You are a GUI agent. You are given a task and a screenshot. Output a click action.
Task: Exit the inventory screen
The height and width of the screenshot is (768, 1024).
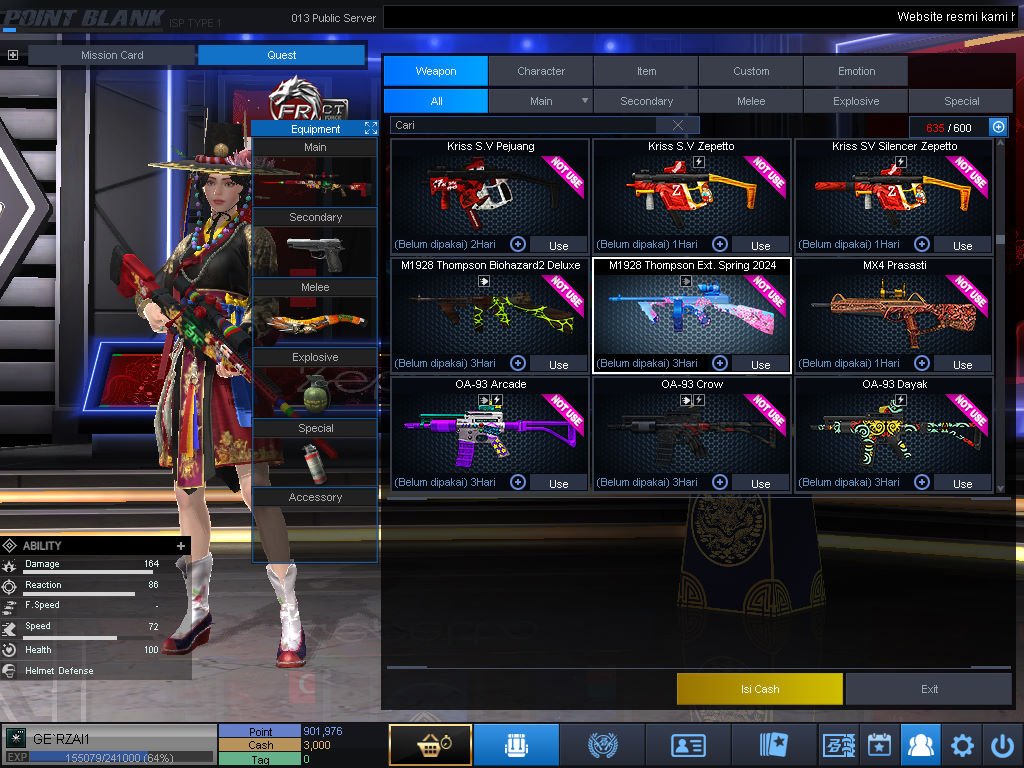pyautogui.click(x=929, y=689)
